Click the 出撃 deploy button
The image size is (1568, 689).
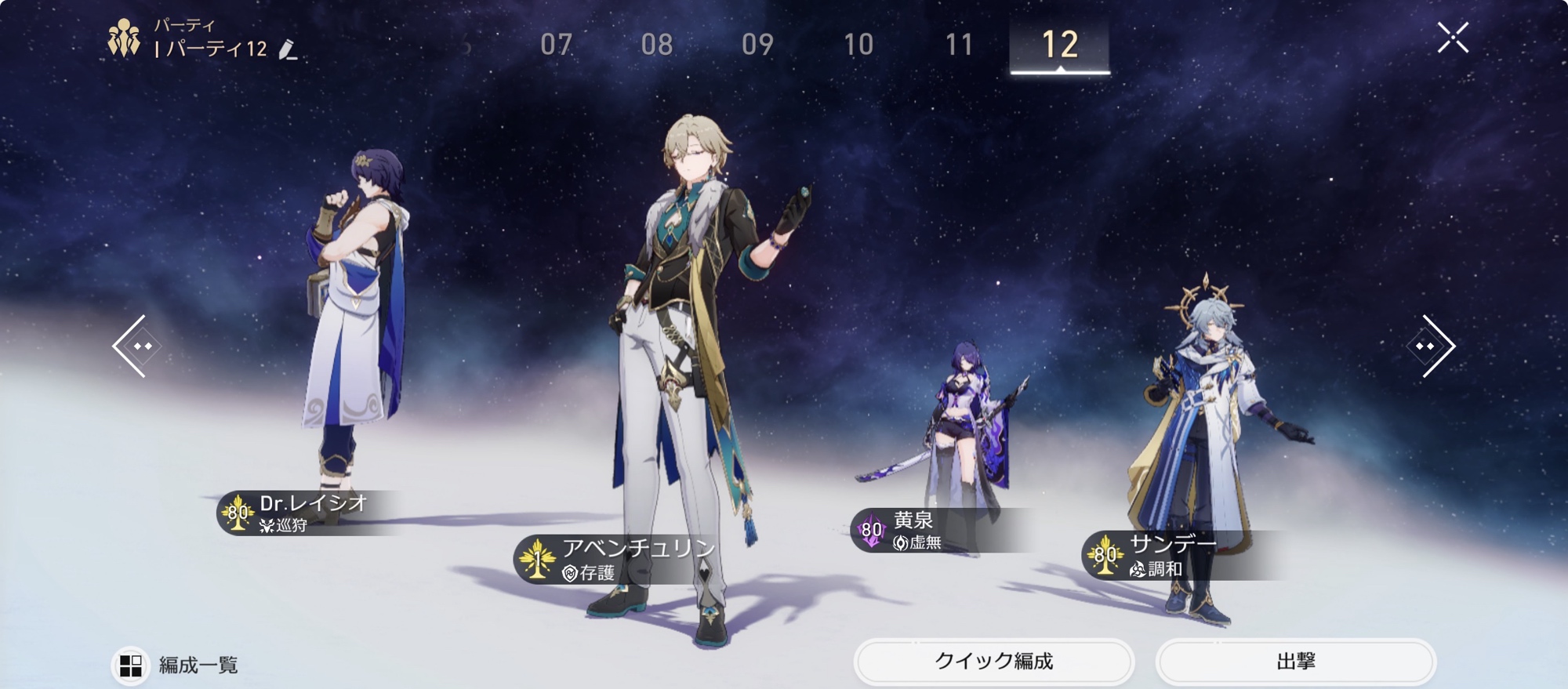[x=1295, y=662]
